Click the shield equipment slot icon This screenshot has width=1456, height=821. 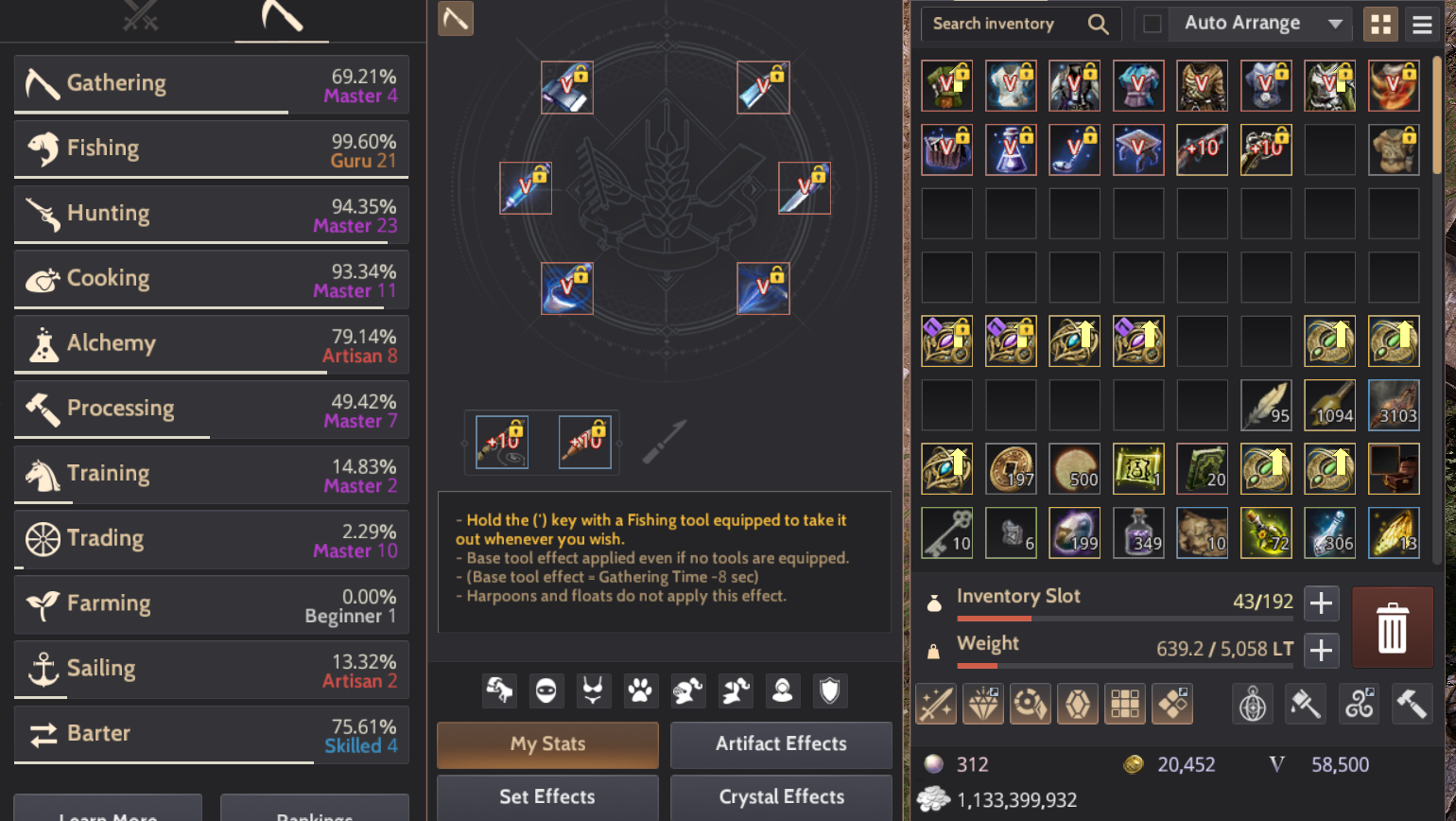(x=829, y=690)
